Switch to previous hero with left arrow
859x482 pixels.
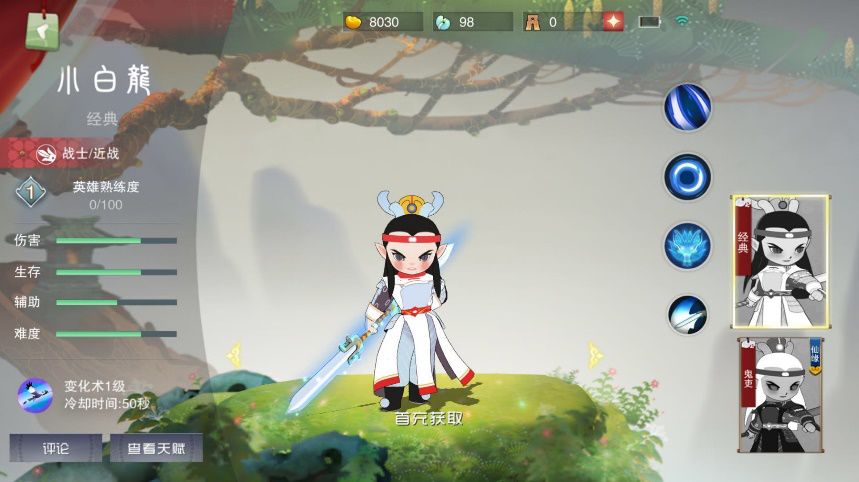pos(236,353)
